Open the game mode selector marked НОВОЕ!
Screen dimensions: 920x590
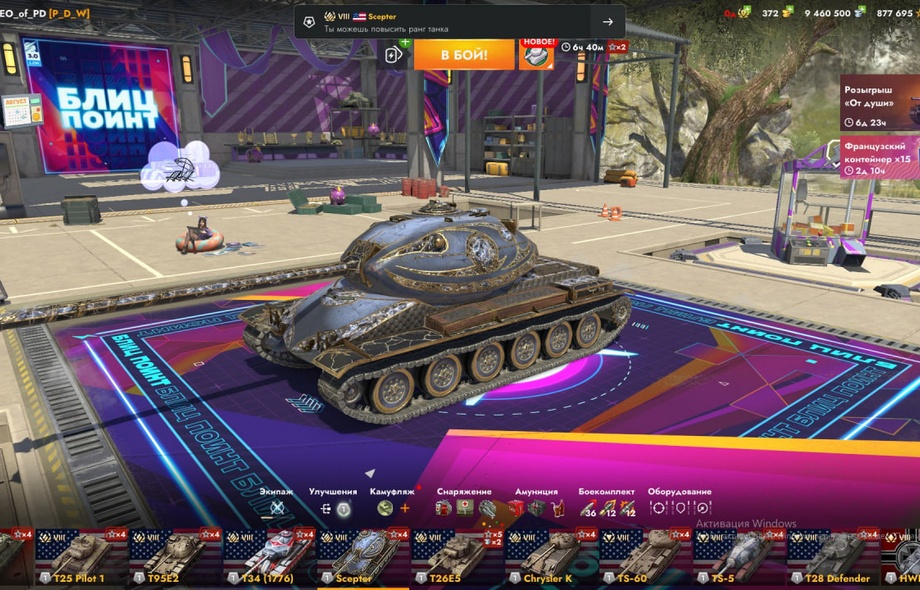537,54
